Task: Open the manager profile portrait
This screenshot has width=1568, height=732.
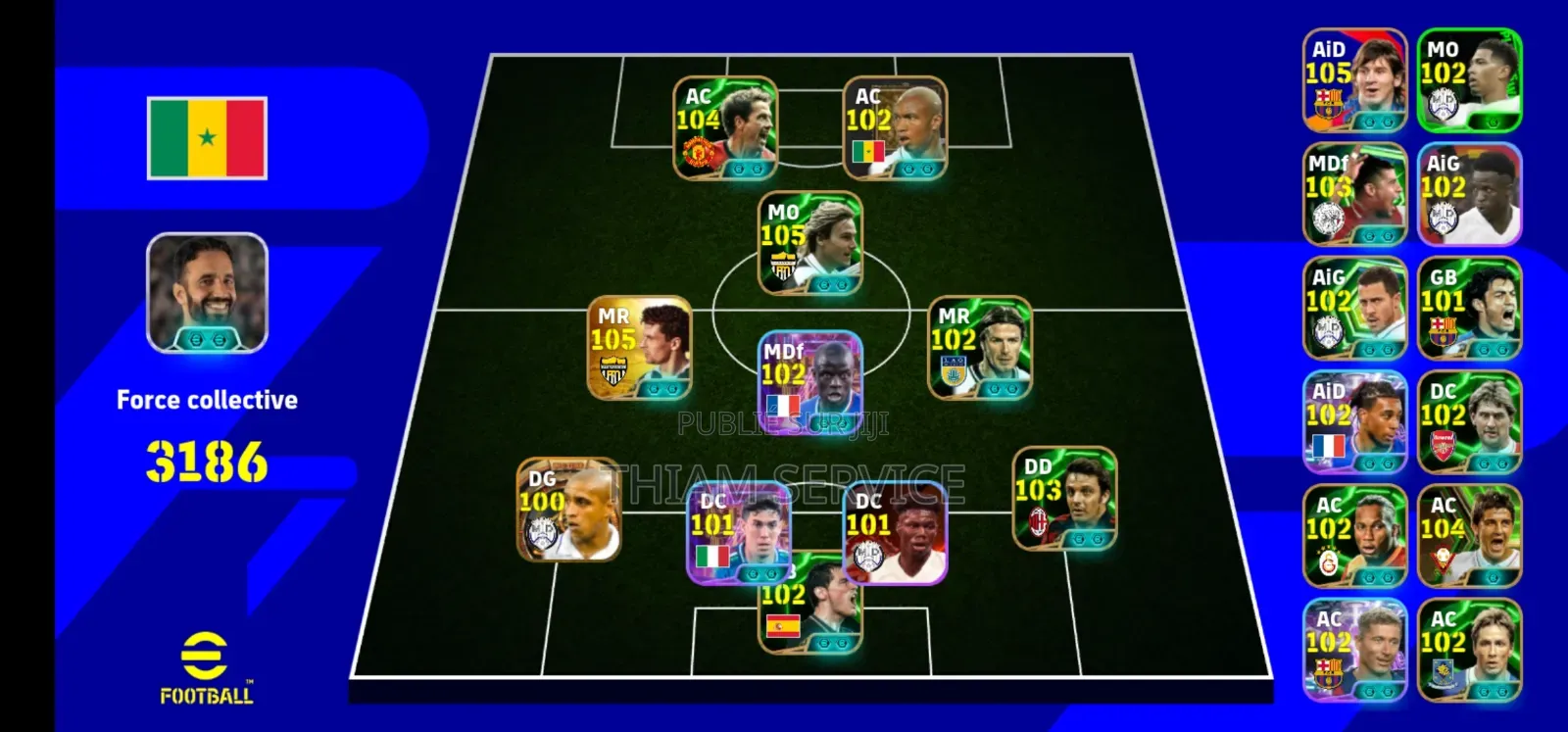Action: [x=207, y=292]
